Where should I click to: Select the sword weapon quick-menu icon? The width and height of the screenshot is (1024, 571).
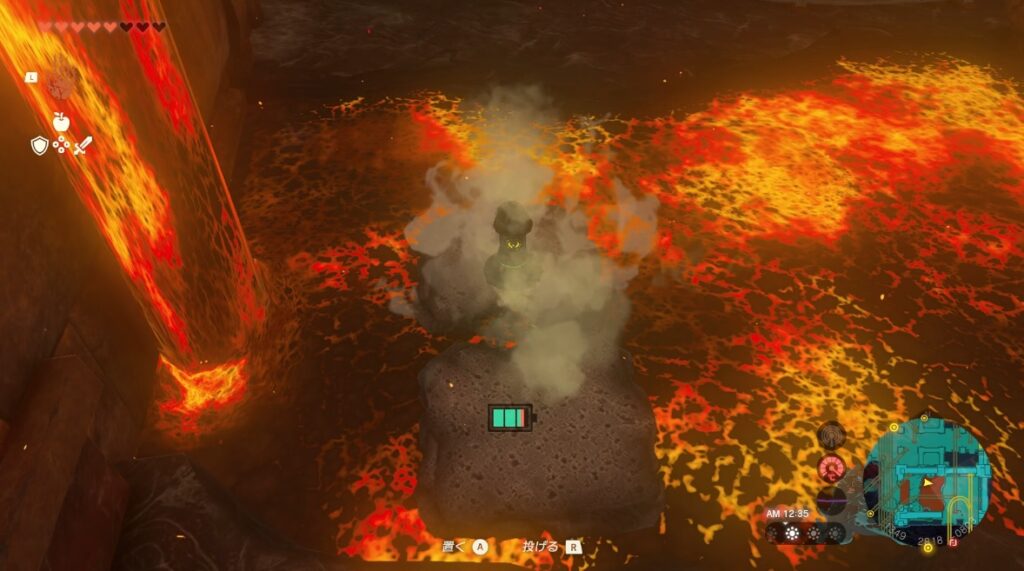click(82, 146)
